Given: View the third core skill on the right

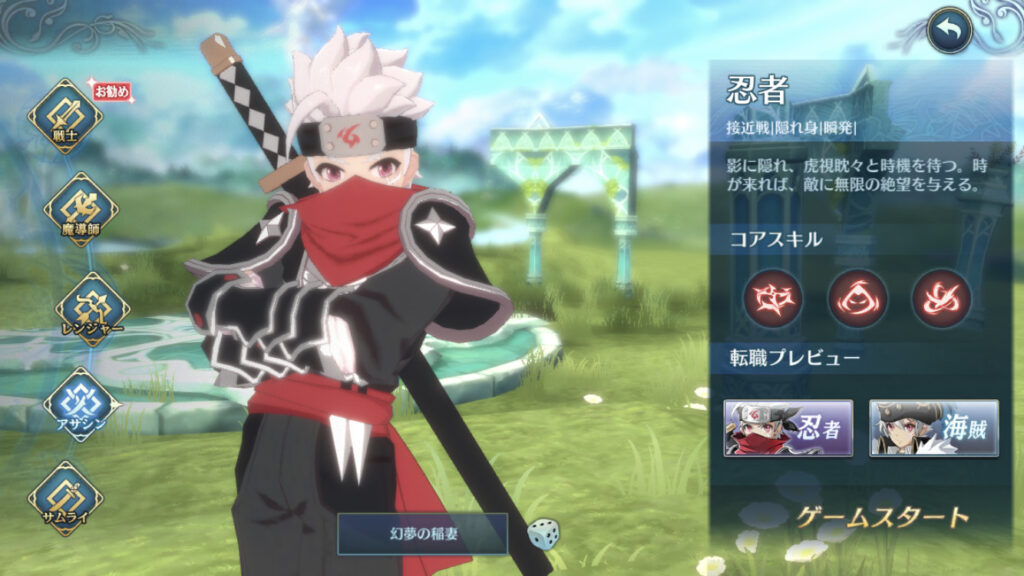Looking at the screenshot, I should [941, 298].
